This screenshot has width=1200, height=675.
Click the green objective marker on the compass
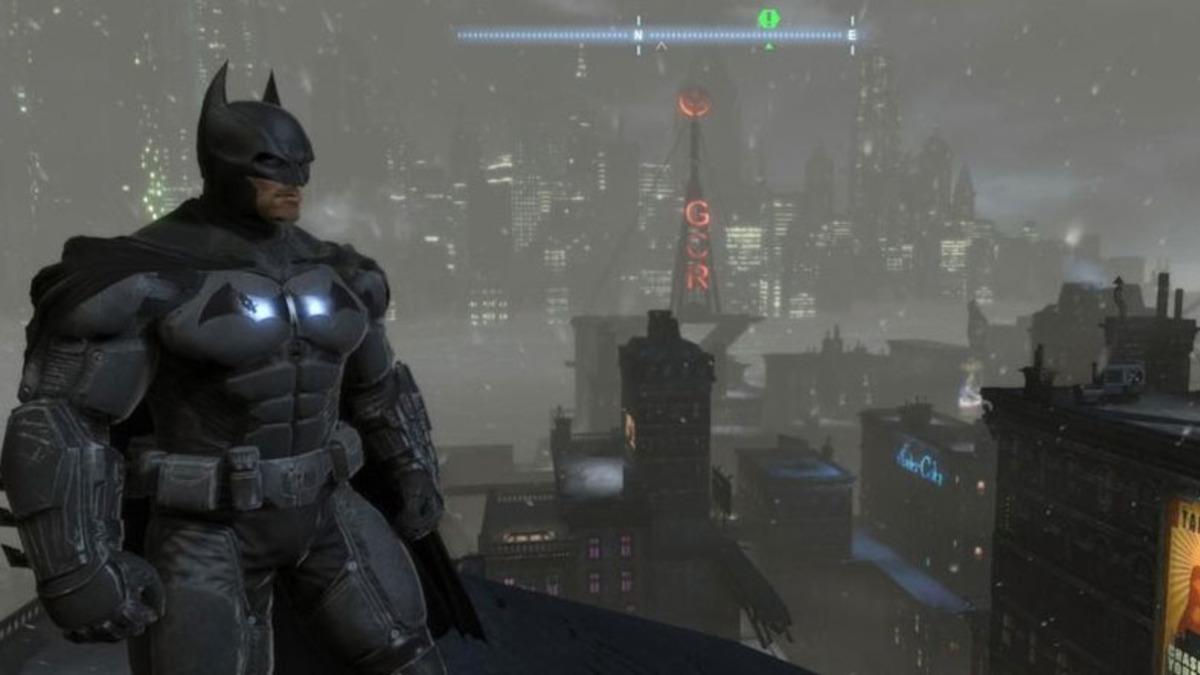tap(768, 19)
